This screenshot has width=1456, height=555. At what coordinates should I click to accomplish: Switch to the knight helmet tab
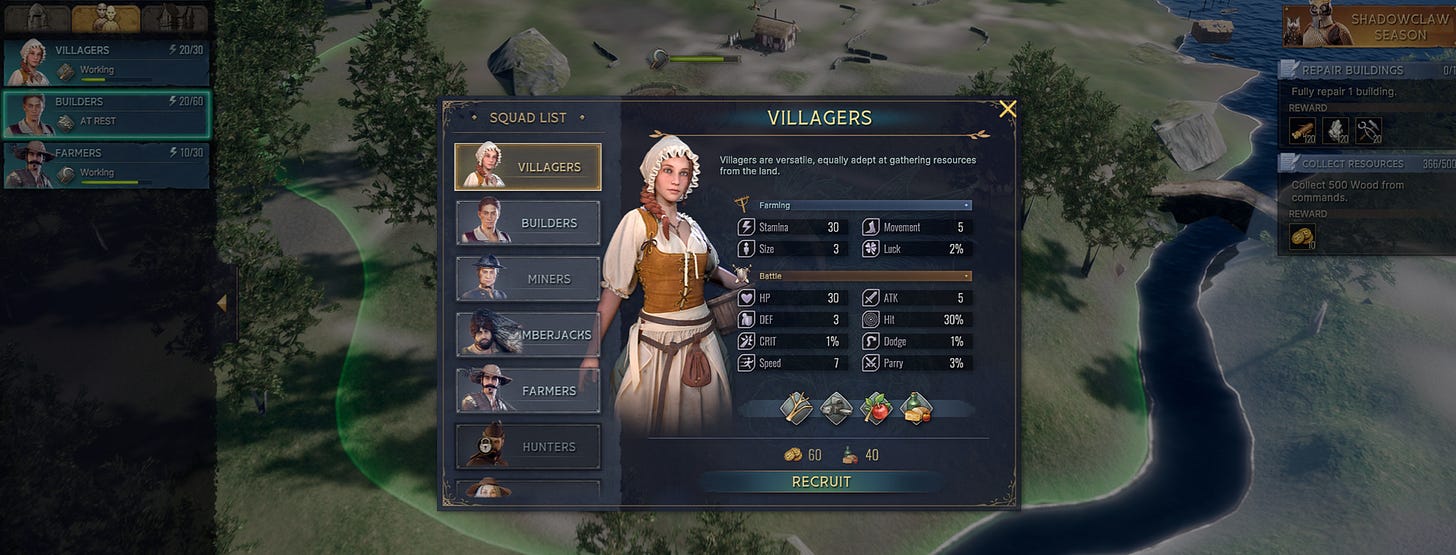pyautogui.click(x=36, y=18)
